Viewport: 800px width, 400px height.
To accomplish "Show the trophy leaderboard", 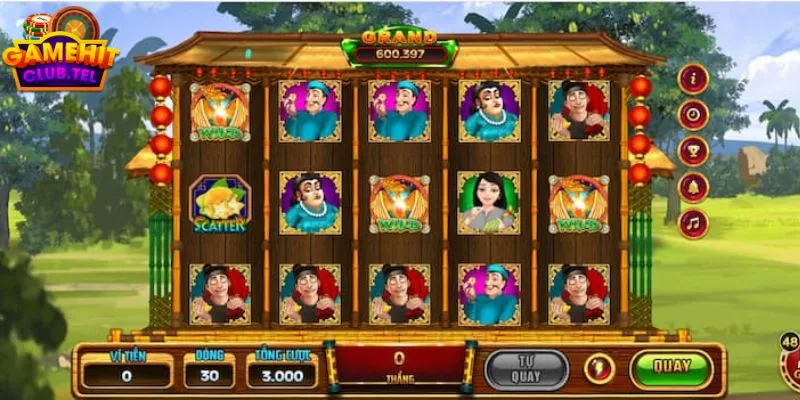I will coord(693,151).
